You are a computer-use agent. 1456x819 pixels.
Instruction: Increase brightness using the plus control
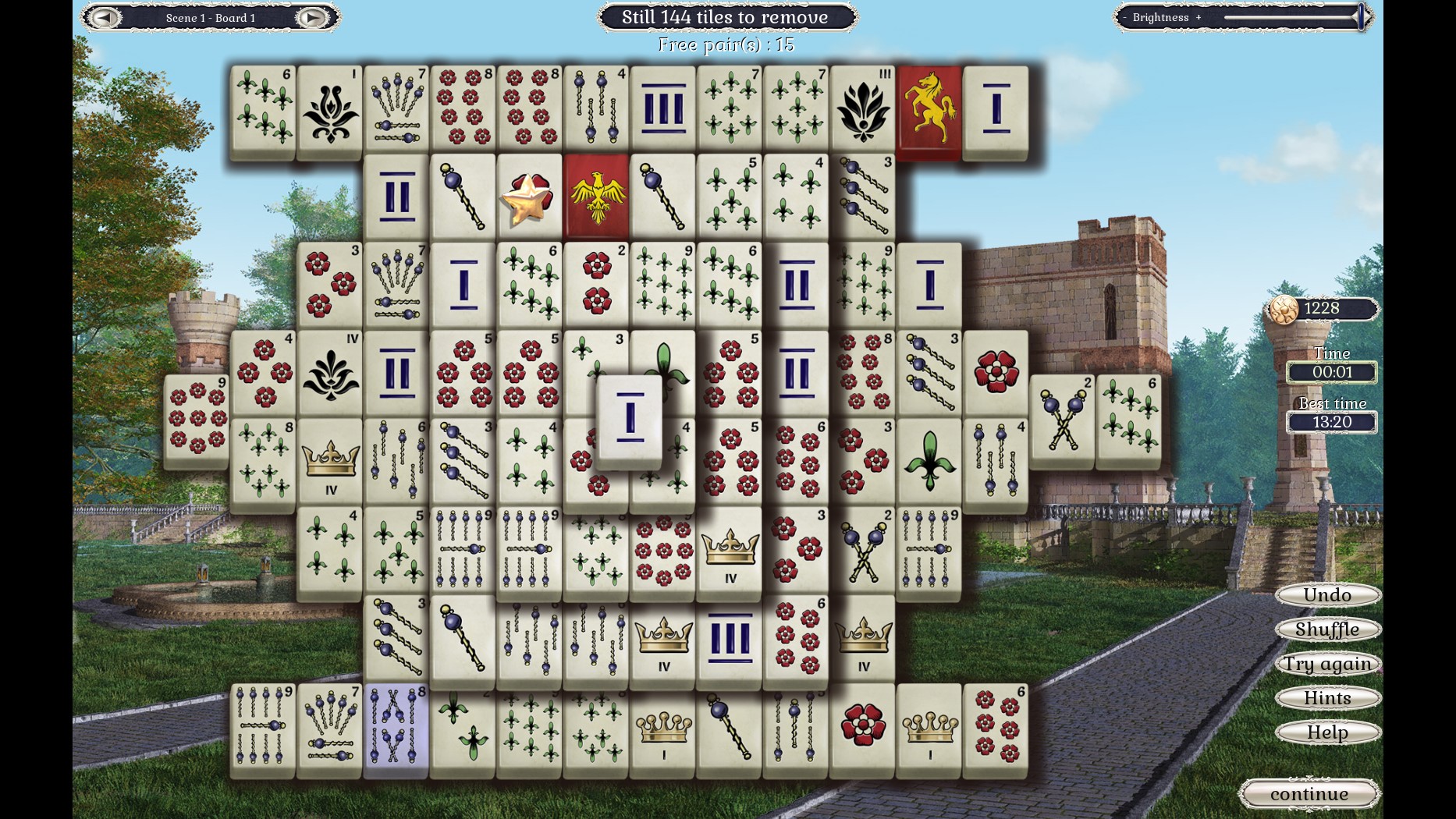1199,17
